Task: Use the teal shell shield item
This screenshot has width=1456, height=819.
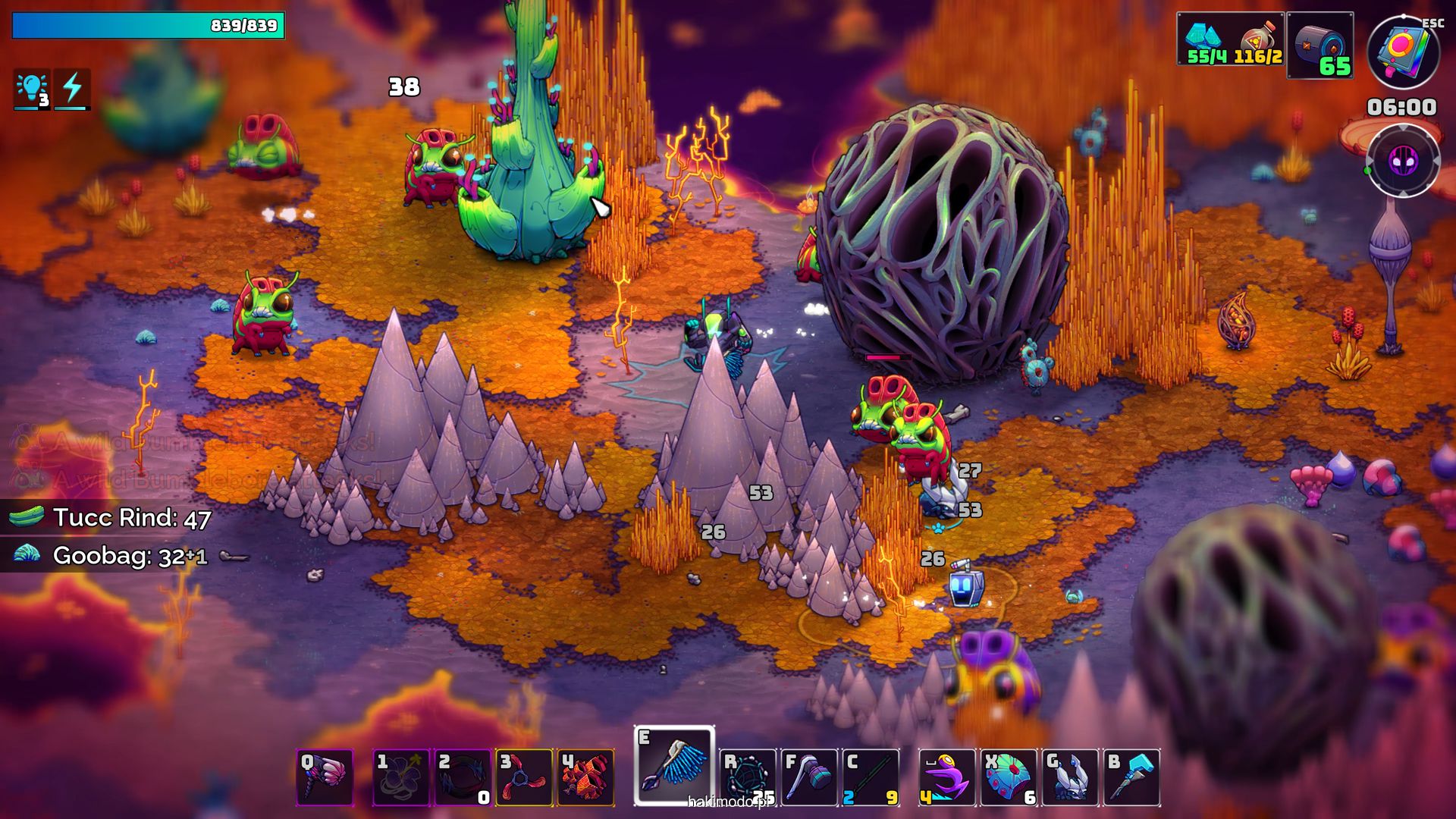Action: [1009, 777]
